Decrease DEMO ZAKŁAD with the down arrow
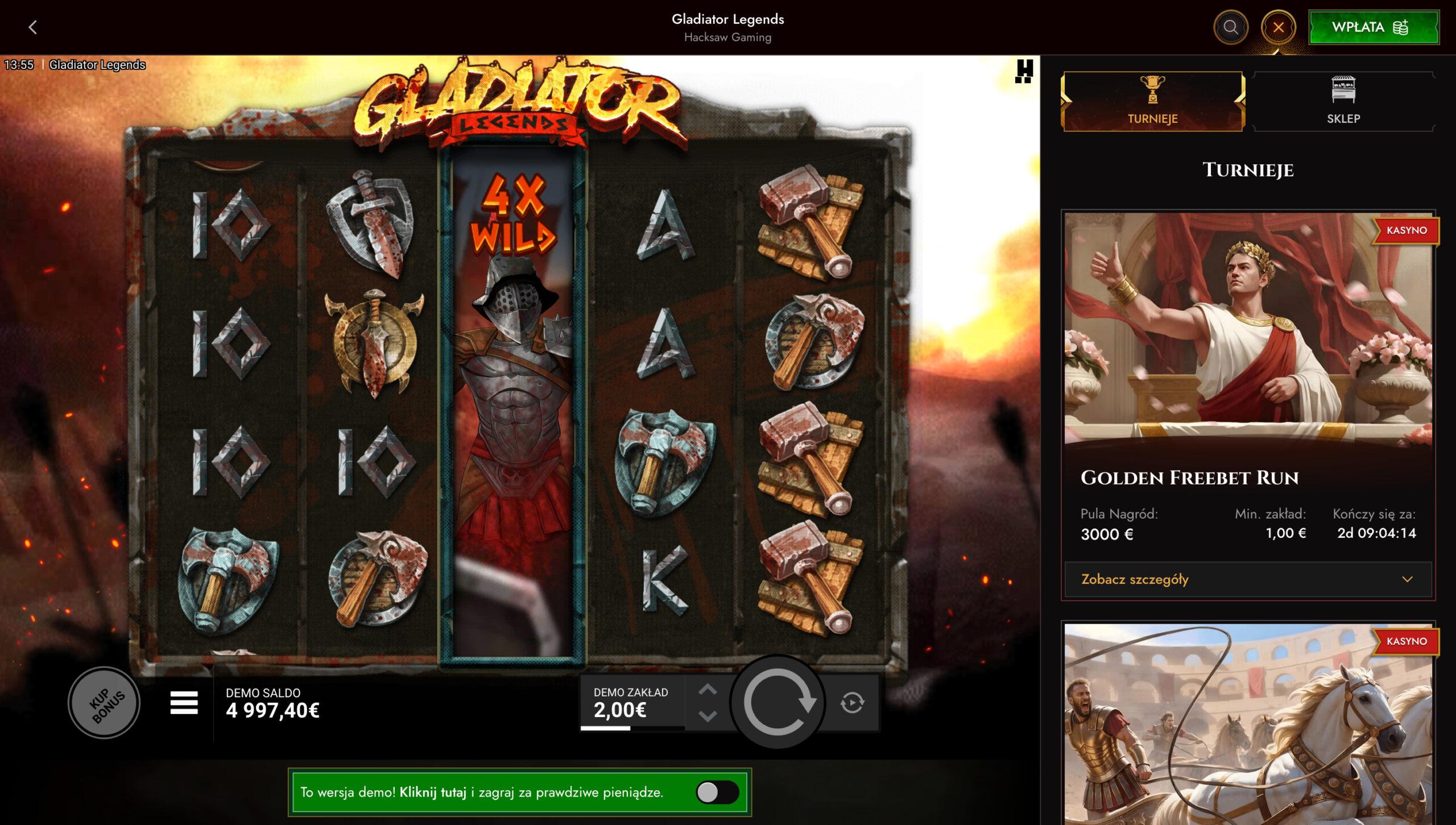This screenshot has height=825, width=1456. (x=709, y=716)
